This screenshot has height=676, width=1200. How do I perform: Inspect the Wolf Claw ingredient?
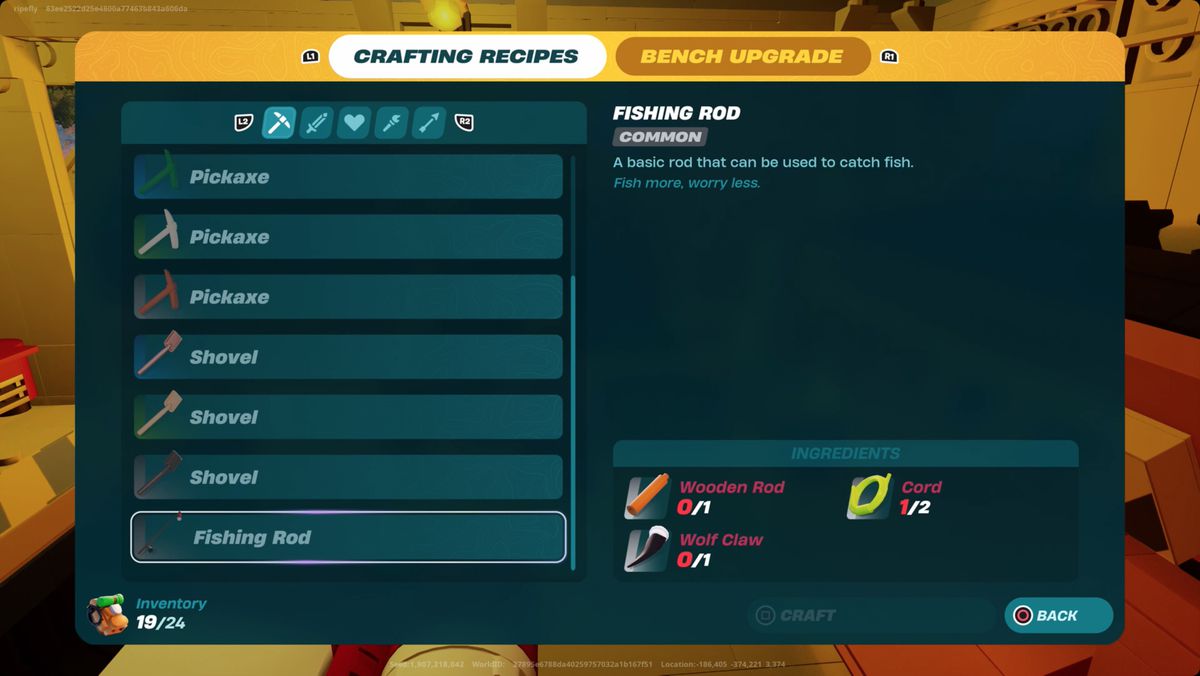coord(648,549)
